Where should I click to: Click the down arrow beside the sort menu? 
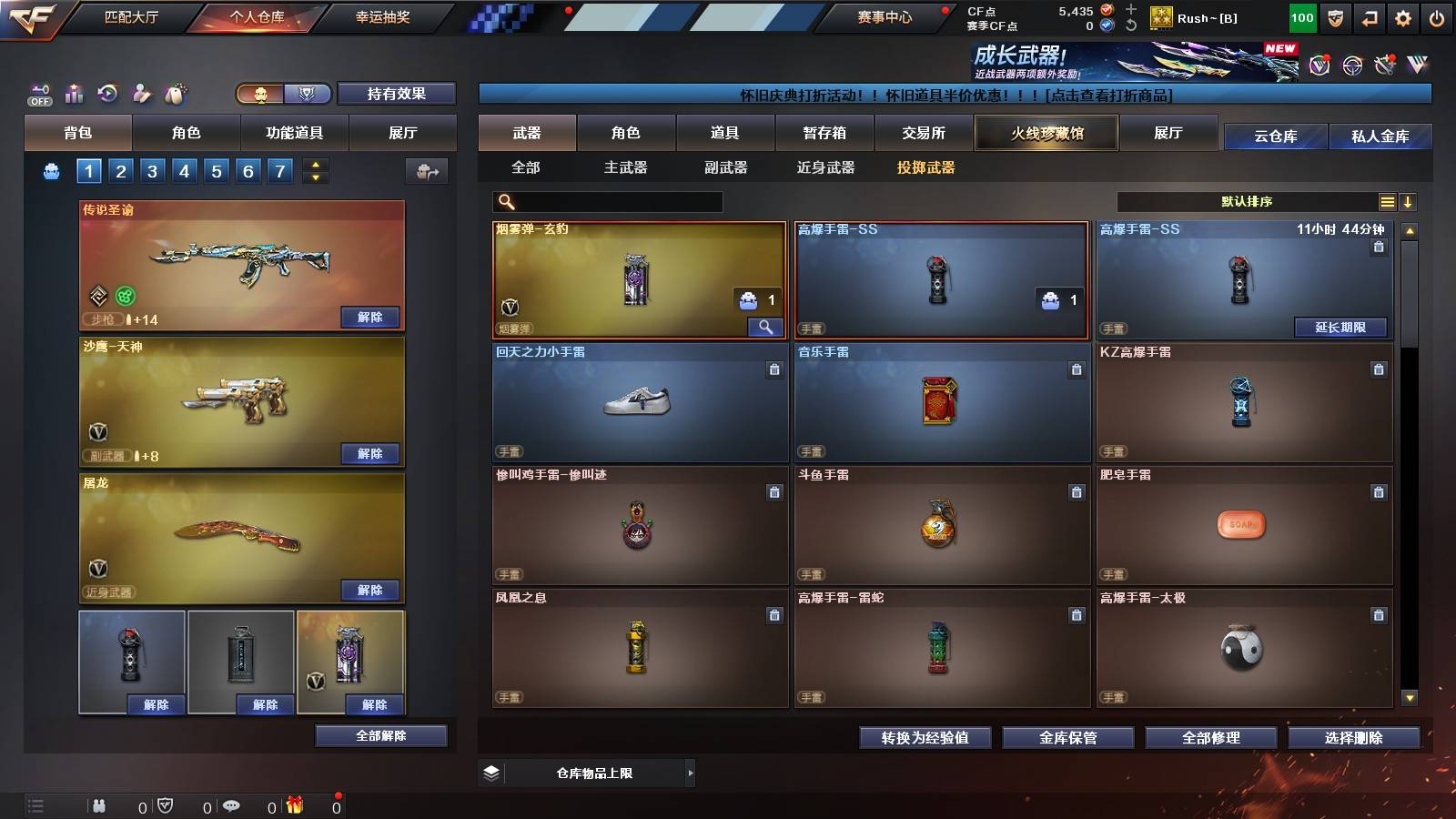point(1409,202)
